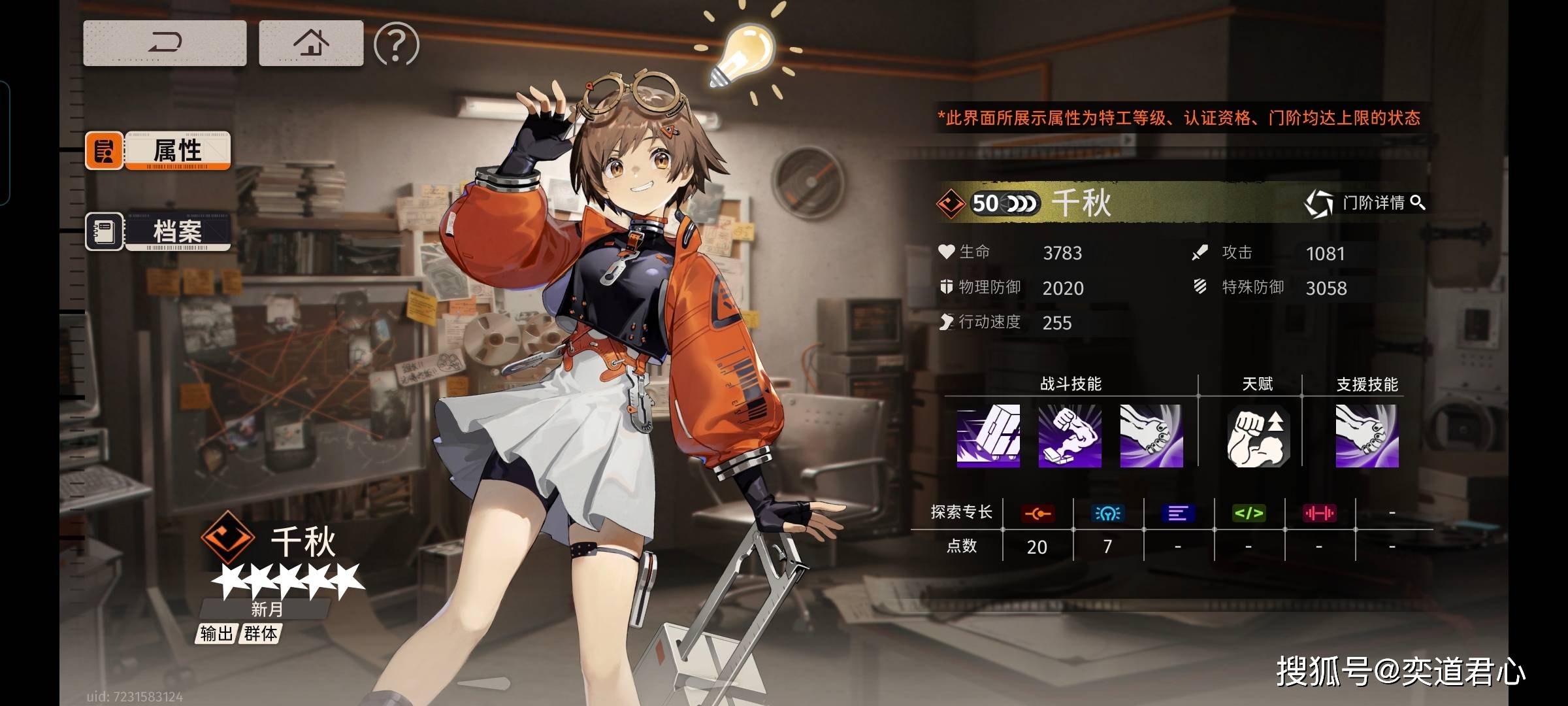Viewport: 1568px width, 706px height.
Task: View the flexing arm combat skill
Action: (x=1070, y=436)
